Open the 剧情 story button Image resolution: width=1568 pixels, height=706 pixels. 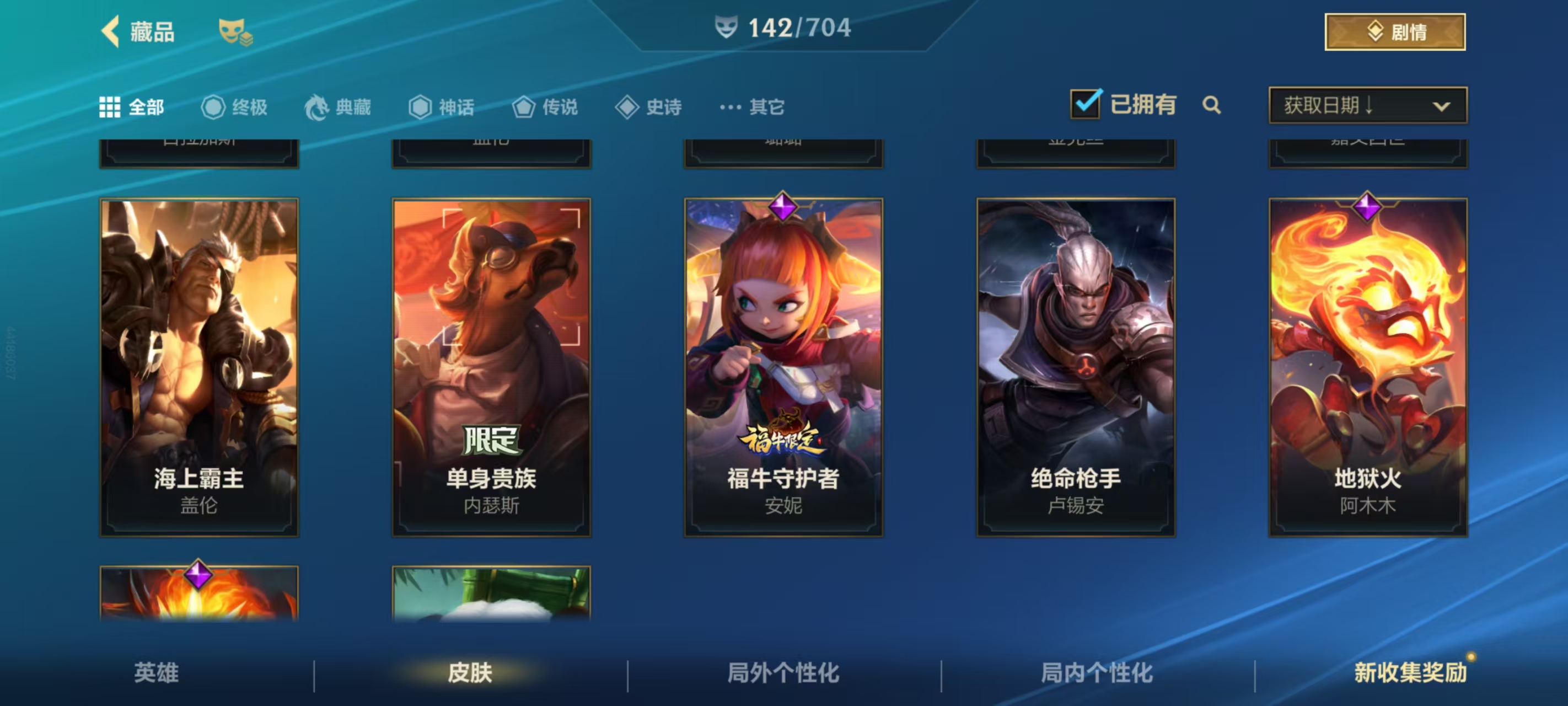click(1394, 31)
